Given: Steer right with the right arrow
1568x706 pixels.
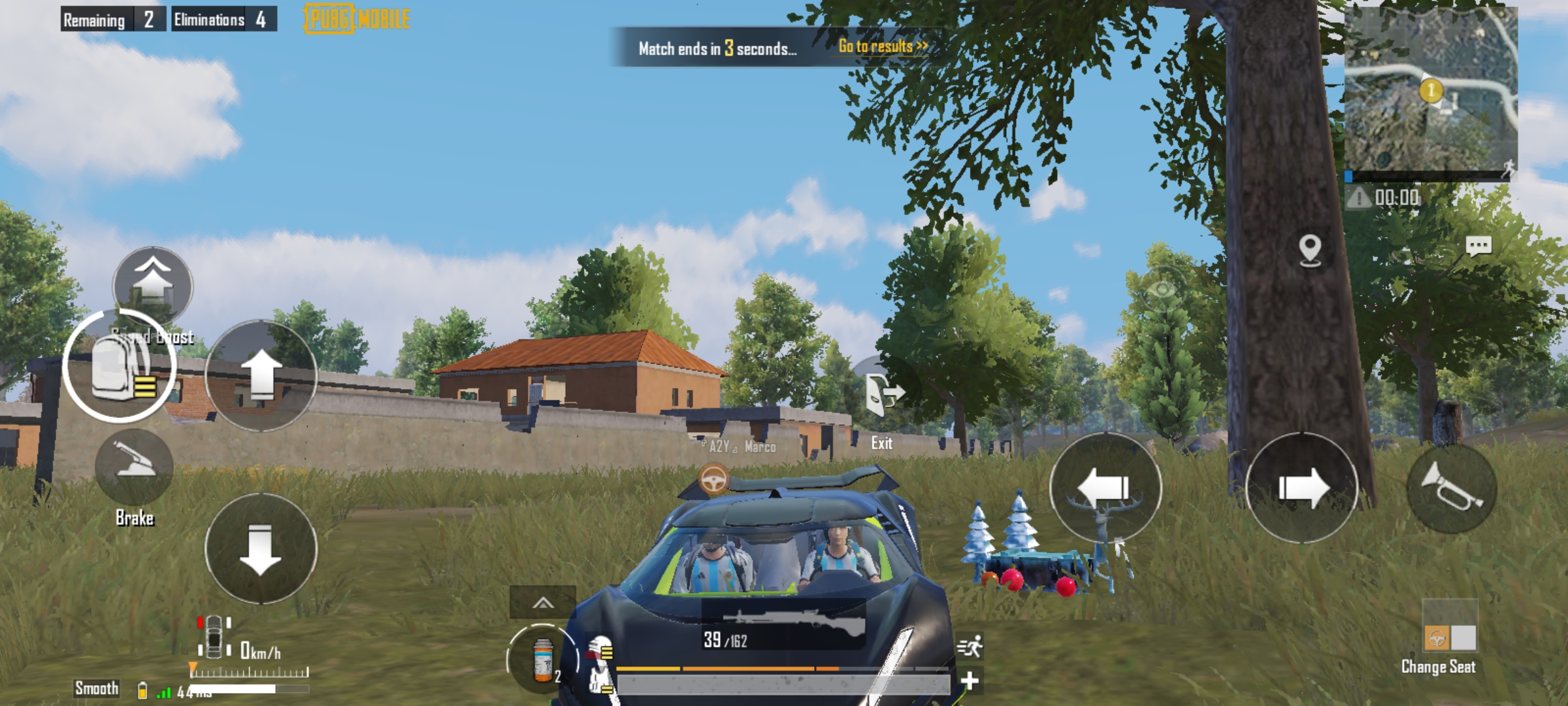Looking at the screenshot, I should click(1301, 488).
